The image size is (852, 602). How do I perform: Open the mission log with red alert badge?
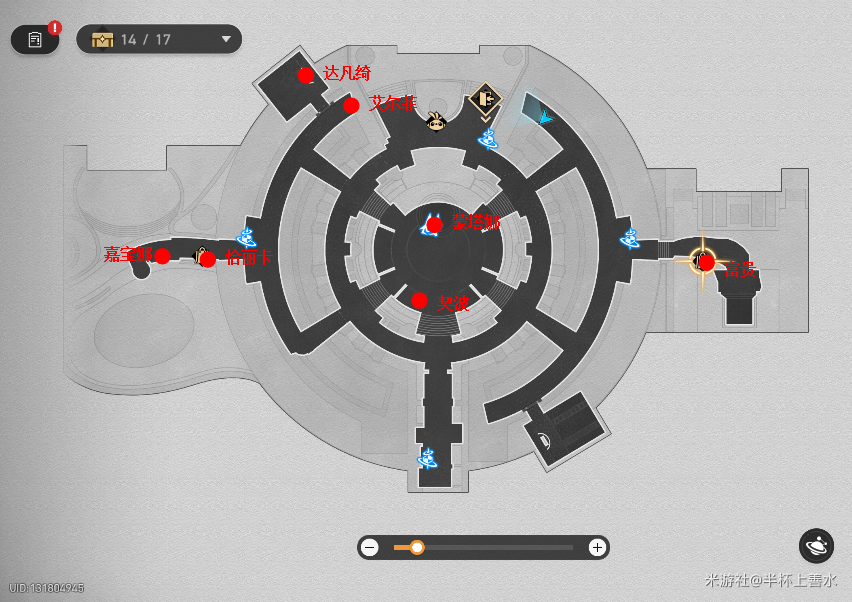pyautogui.click(x=35, y=40)
